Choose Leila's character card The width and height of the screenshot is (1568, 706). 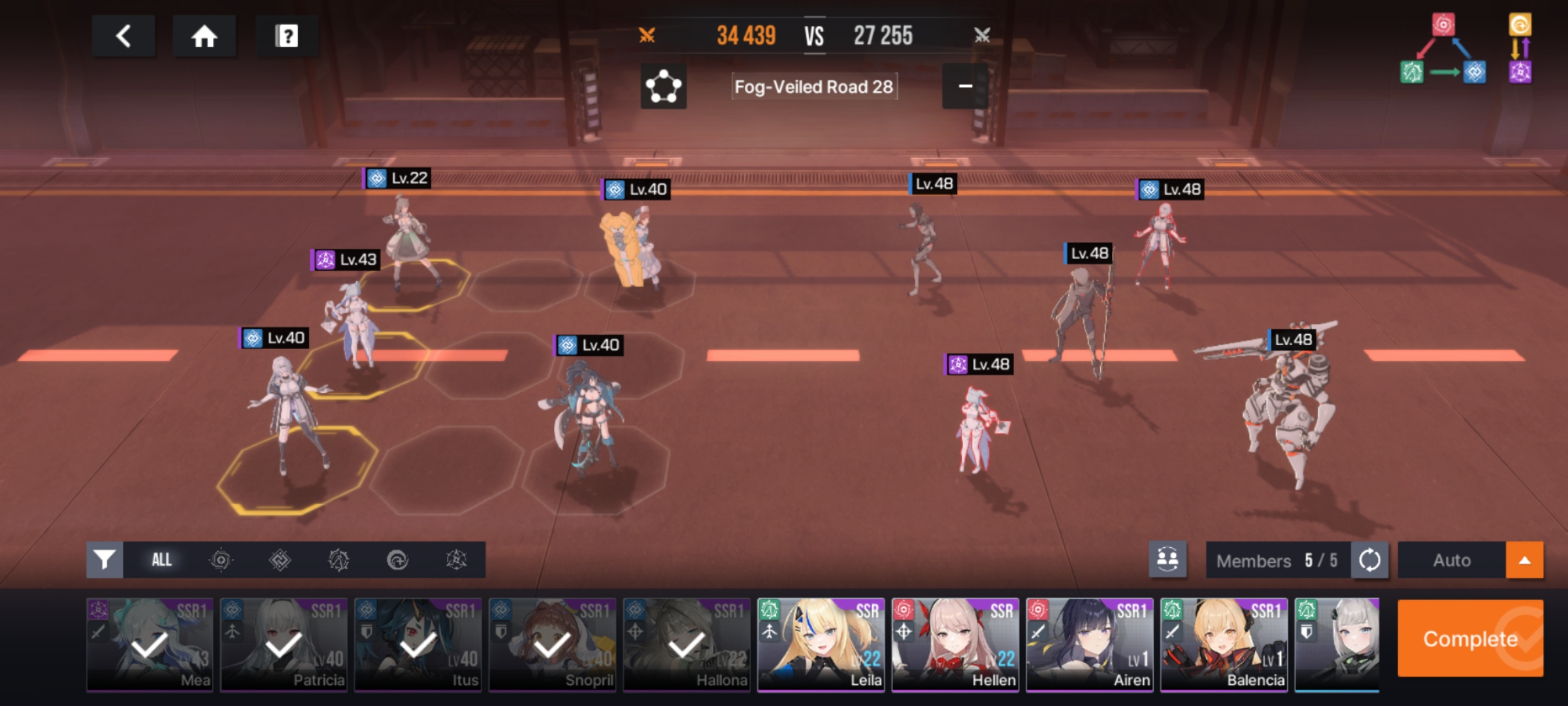tap(821, 645)
